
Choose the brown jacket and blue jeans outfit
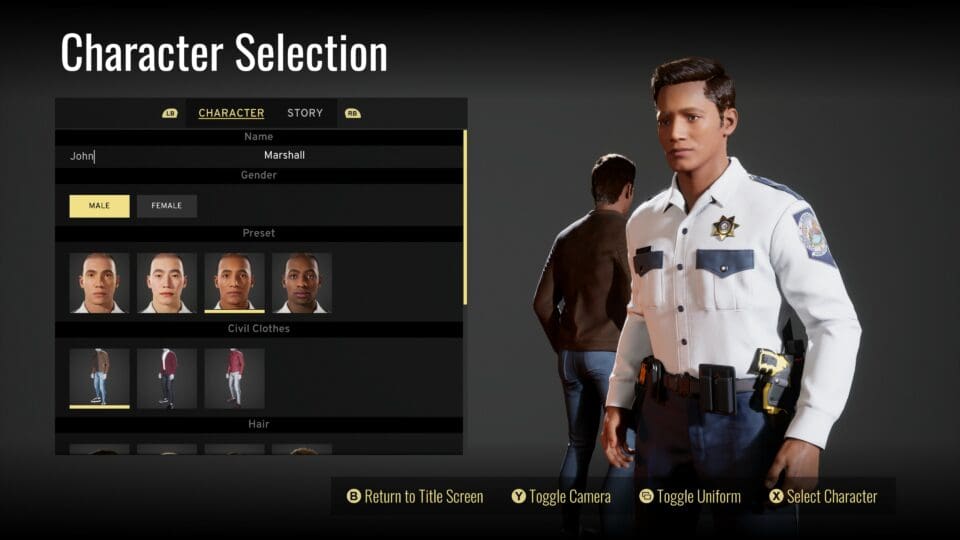[99, 377]
